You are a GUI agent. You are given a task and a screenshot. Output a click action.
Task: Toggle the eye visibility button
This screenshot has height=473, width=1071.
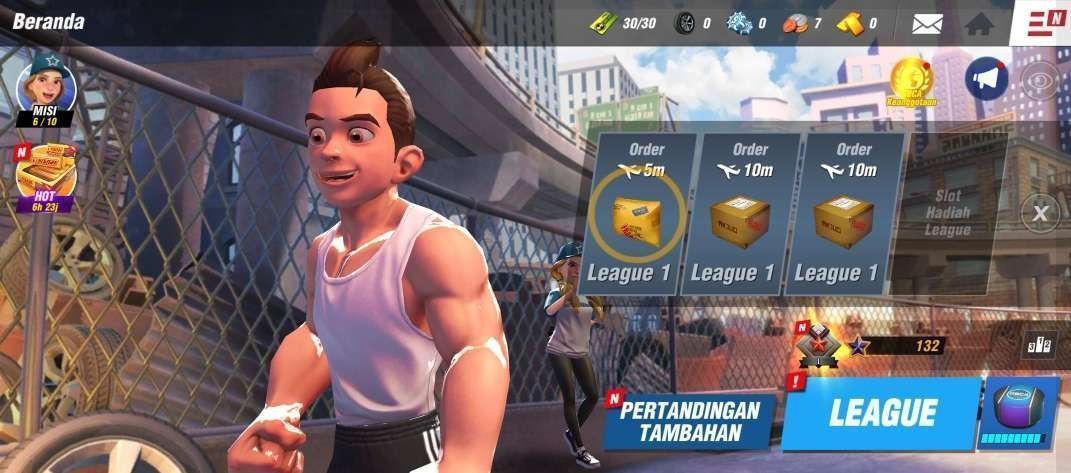1039,80
